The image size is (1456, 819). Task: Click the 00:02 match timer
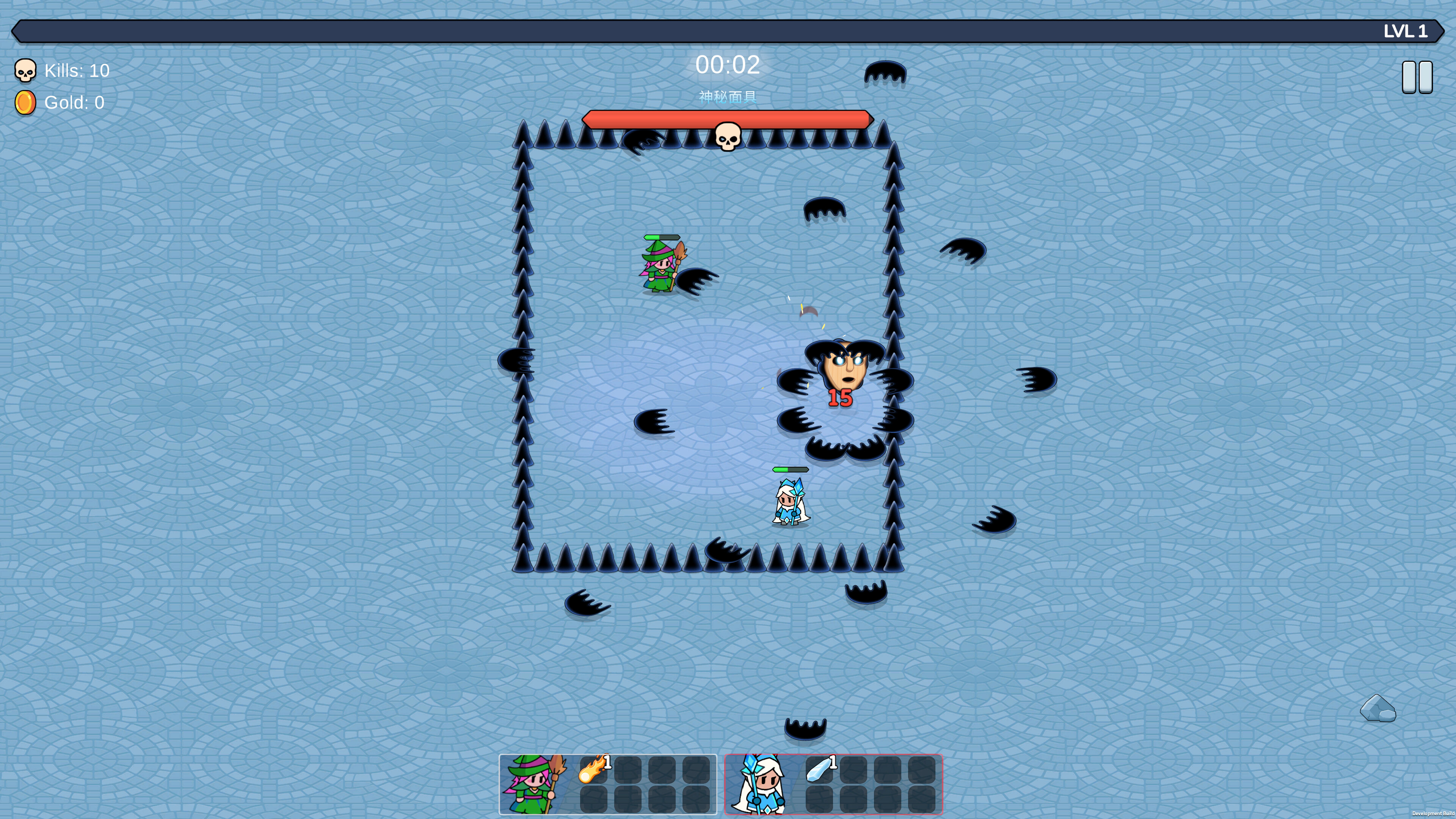pos(728,65)
